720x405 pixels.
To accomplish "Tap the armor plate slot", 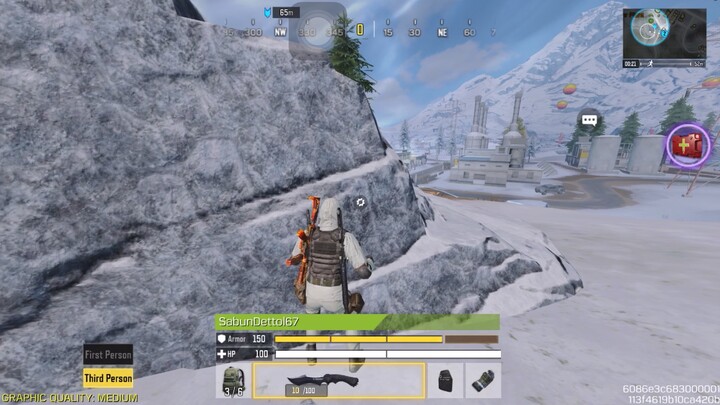I will click(x=446, y=381).
